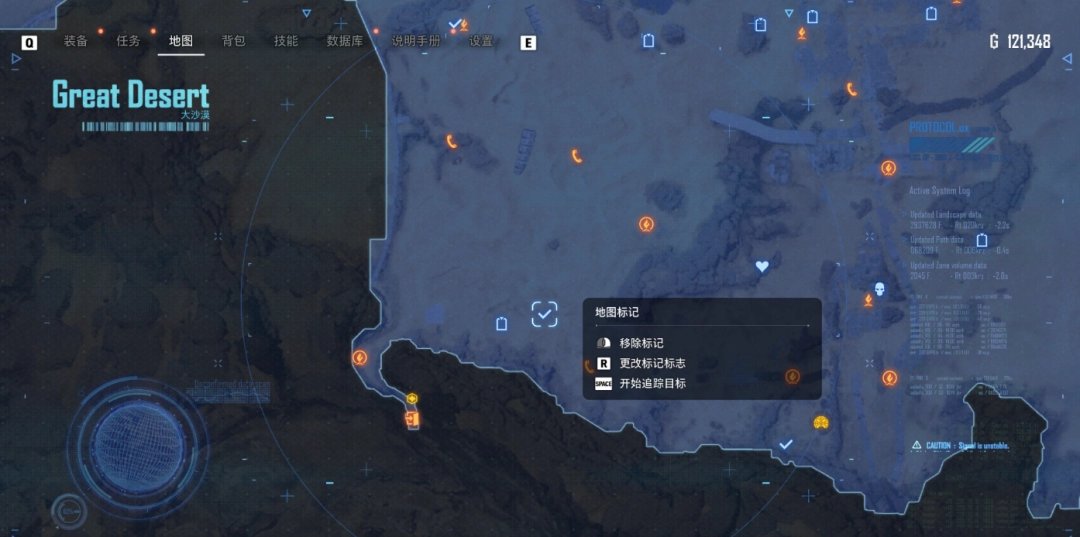1080x537 pixels.
Task: Open the 技能 tab
Action: (286, 41)
